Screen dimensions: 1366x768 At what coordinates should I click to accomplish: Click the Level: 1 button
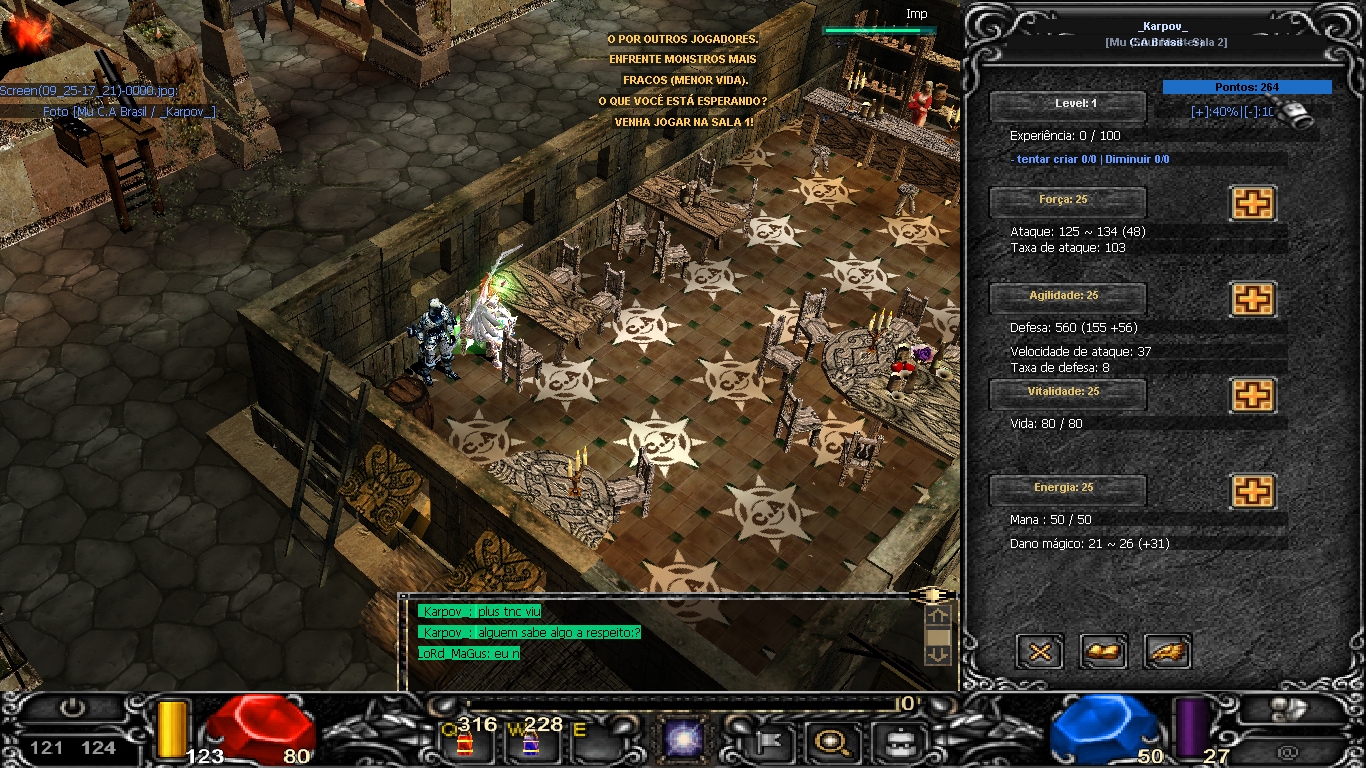pyautogui.click(x=1067, y=105)
